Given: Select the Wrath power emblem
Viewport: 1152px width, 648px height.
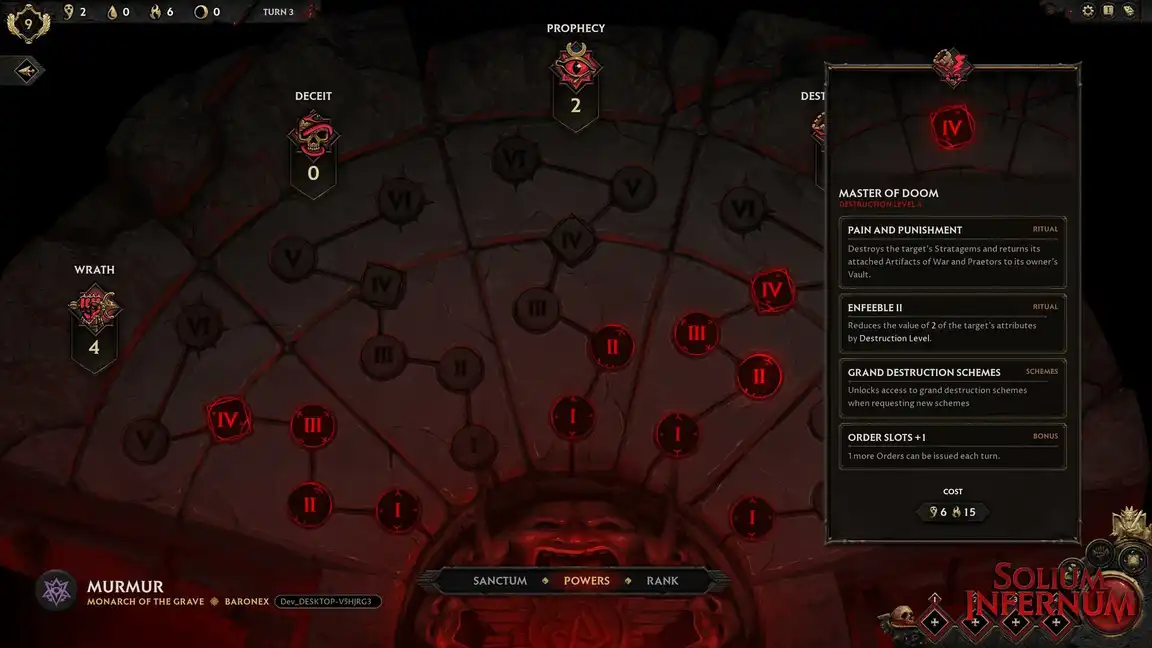Looking at the screenshot, I should point(94,310).
